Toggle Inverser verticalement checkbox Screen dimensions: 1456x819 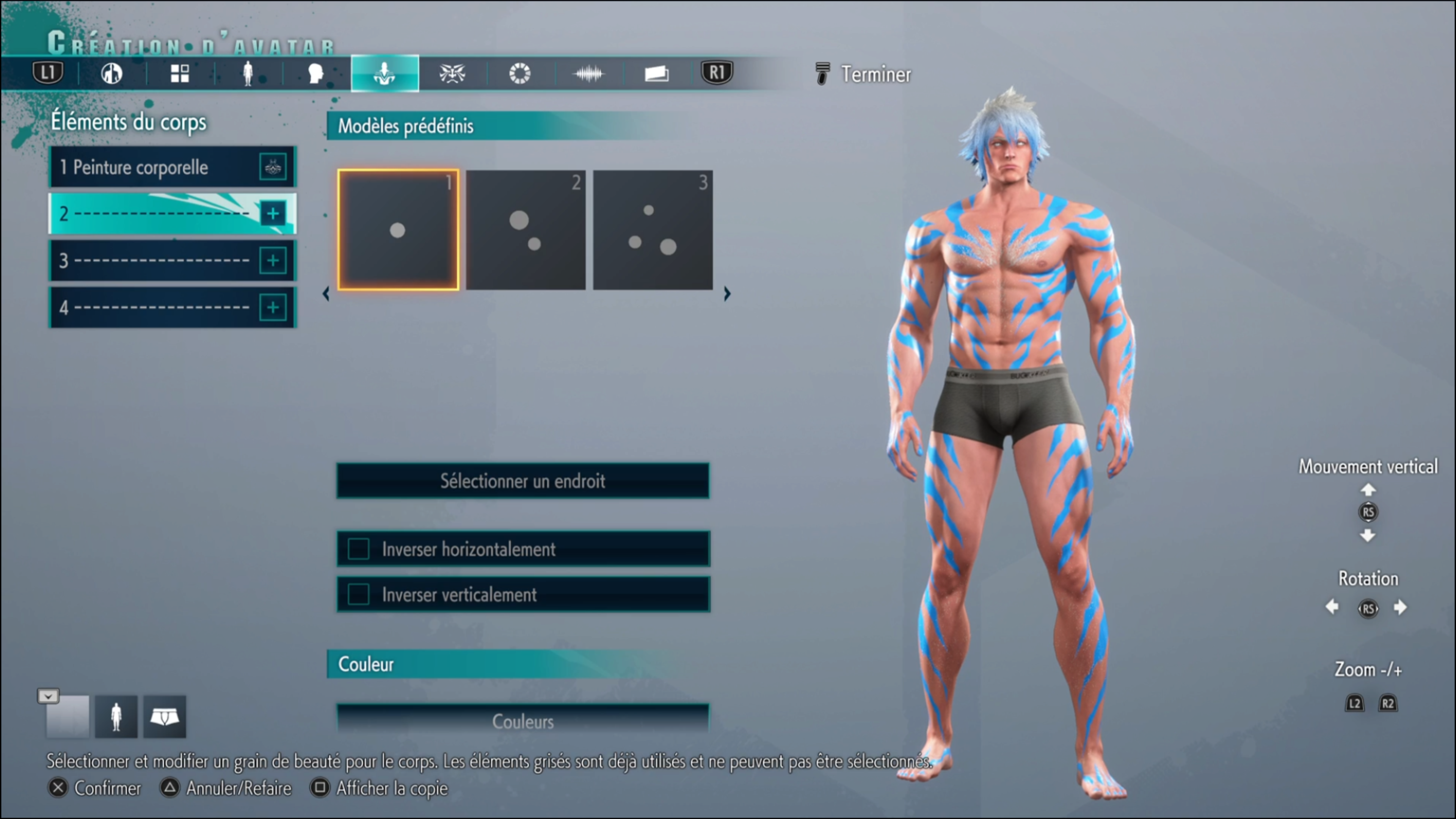point(359,595)
